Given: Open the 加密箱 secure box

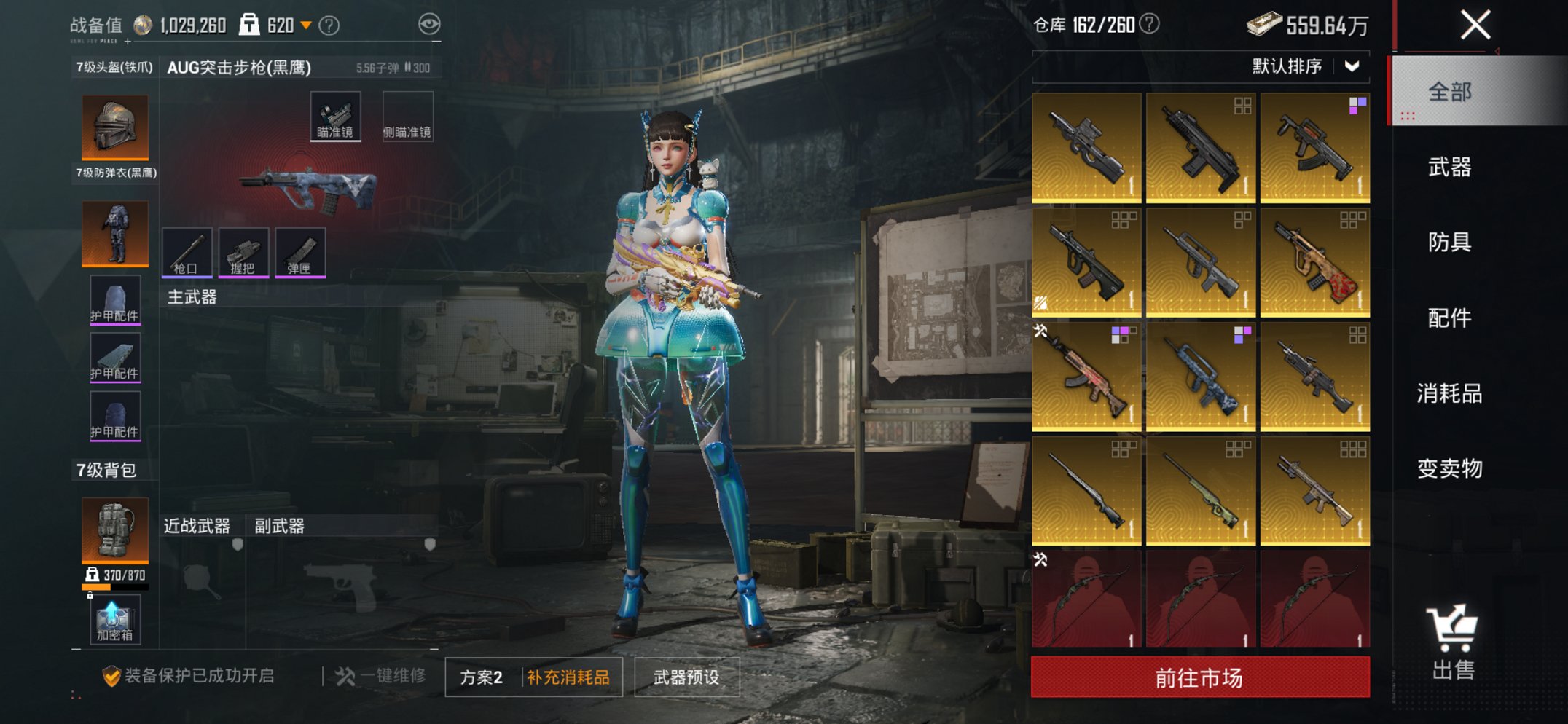Looking at the screenshot, I should [x=114, y=621].
